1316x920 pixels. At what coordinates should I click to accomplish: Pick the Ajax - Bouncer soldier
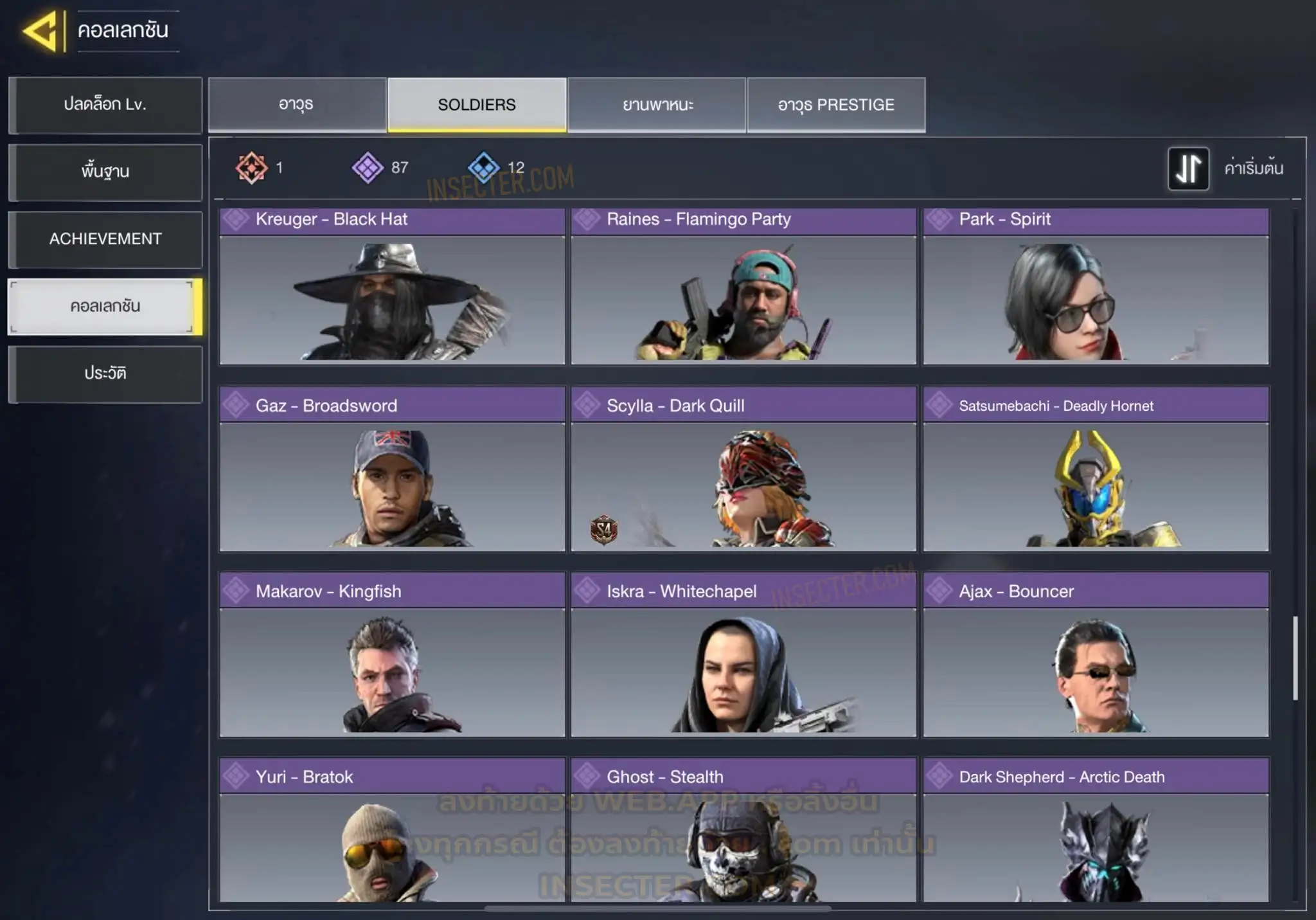click(1096, 654)
